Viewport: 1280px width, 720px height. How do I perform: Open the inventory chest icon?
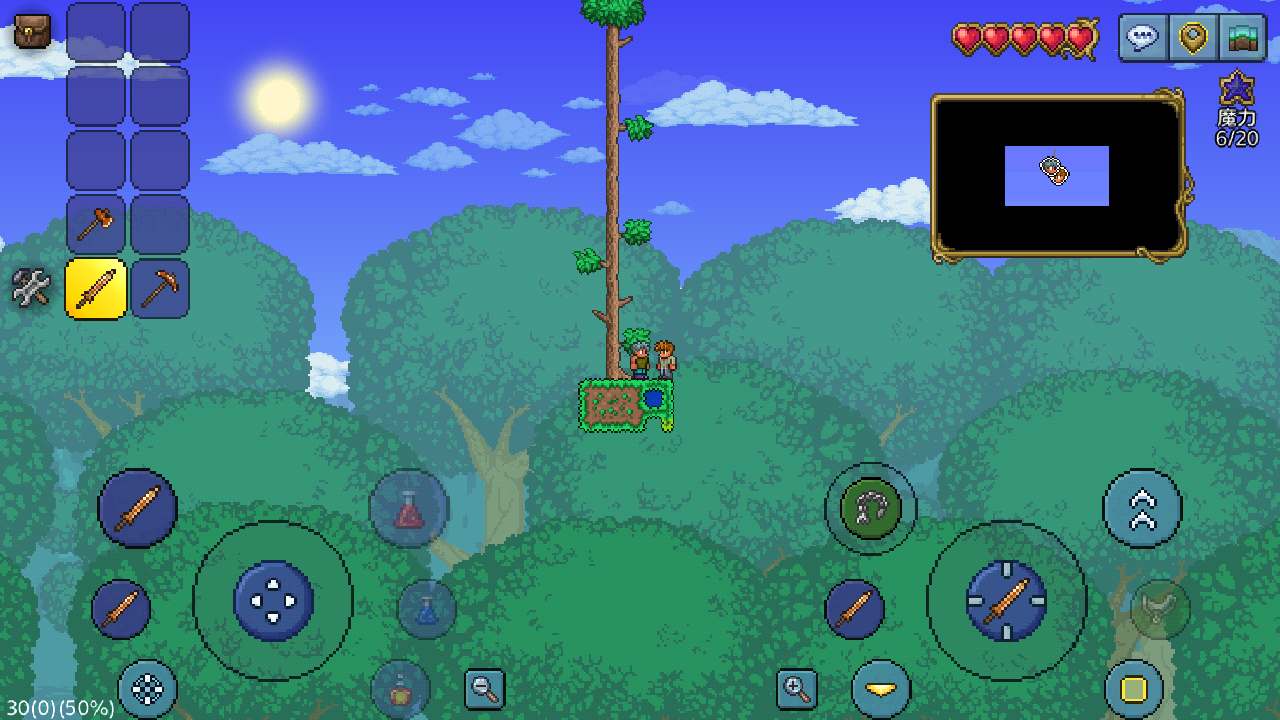[x=32, y=32]
